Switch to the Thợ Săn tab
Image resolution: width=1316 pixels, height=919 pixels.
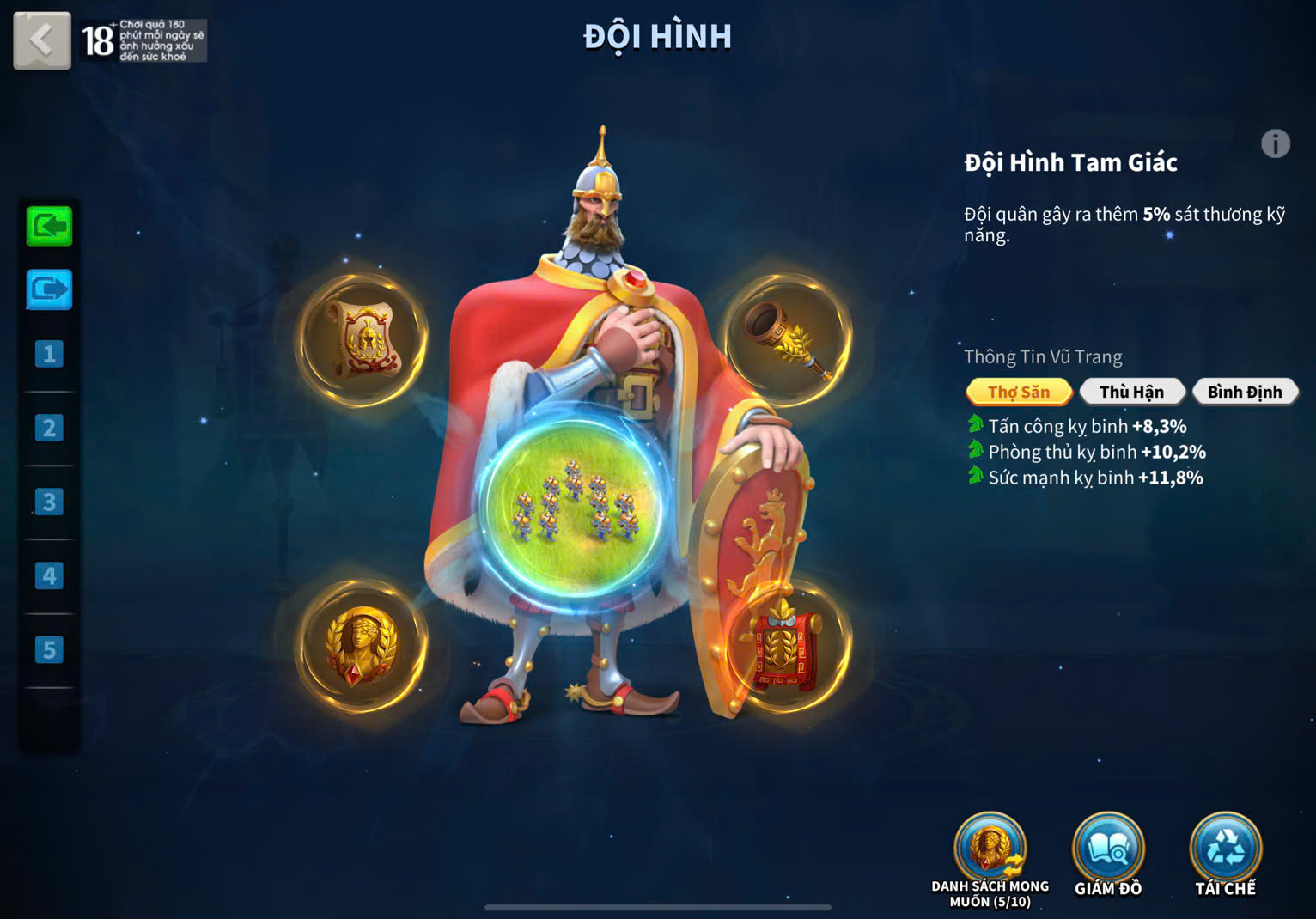click(x=1019, y=392)
